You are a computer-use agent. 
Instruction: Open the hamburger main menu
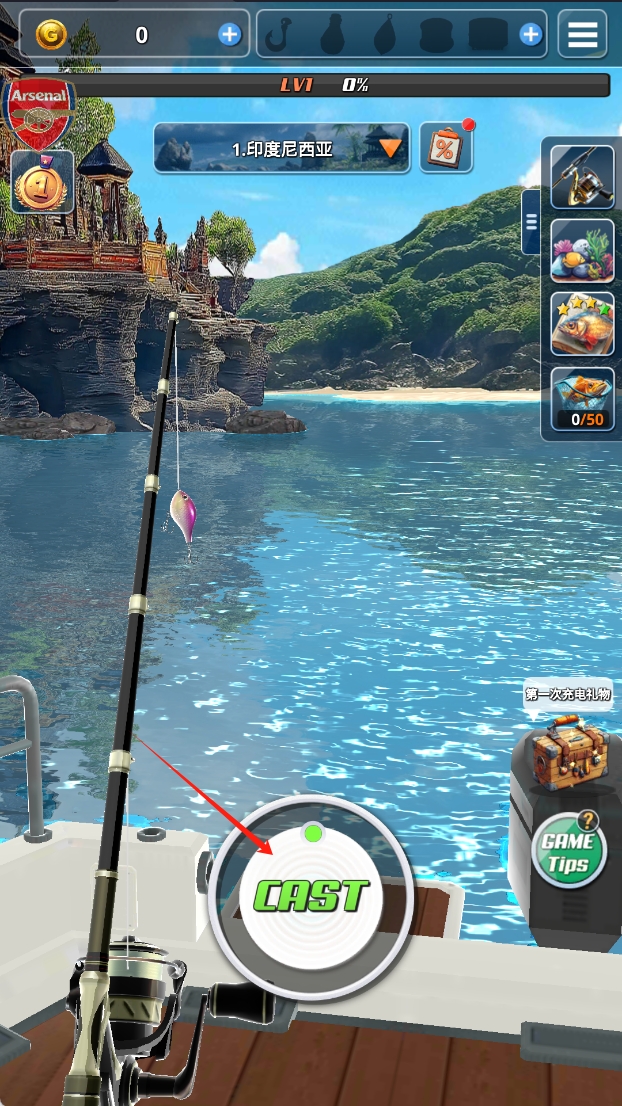[582, 35]
